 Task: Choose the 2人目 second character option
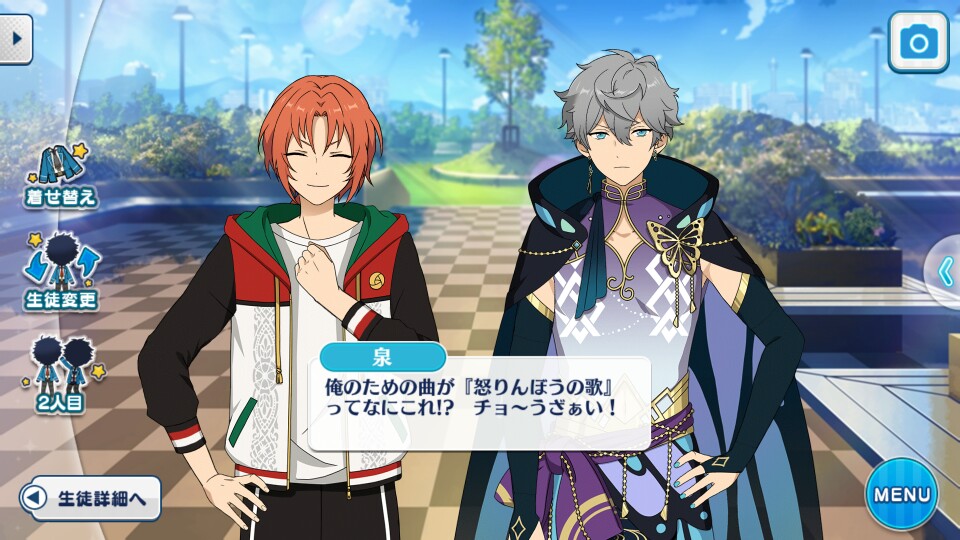(62, 373)
